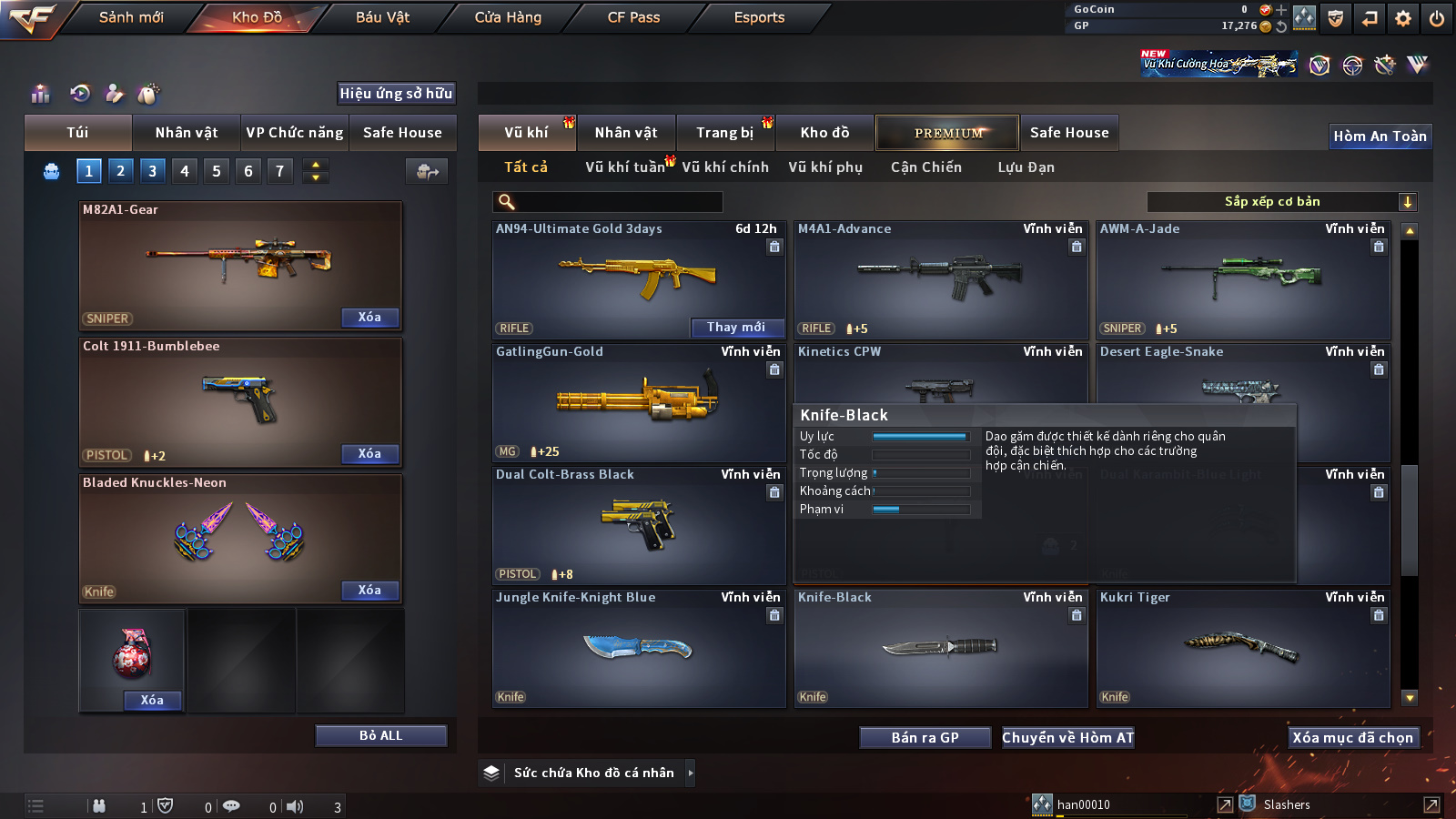Filter by Vũ khí chính
1456x819 pixels.
pos(725,167)
